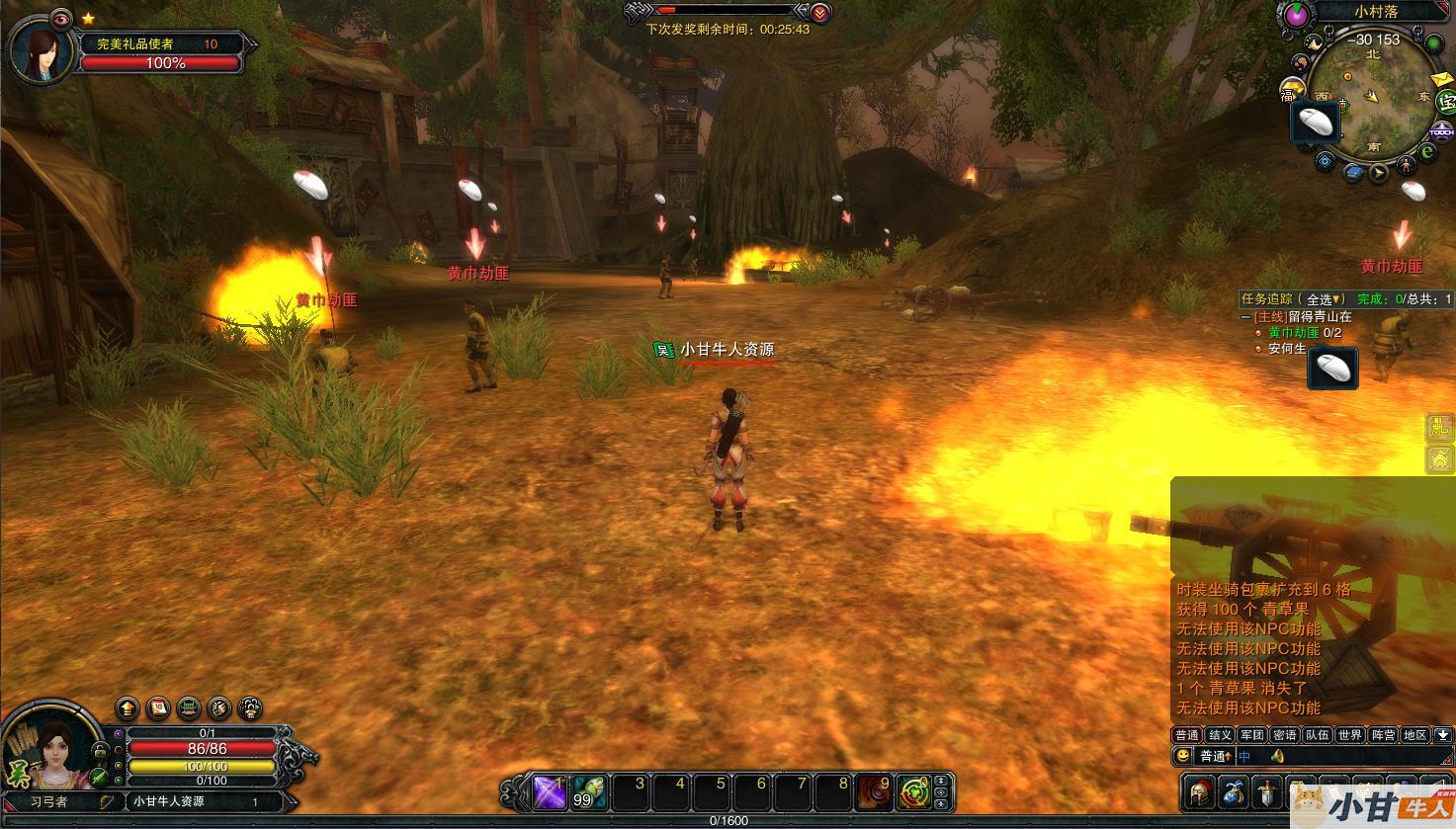The height and width of the screenshot is (829, 1456).
Task: Open the character helmet menu icon
Action: [1199, 792]
